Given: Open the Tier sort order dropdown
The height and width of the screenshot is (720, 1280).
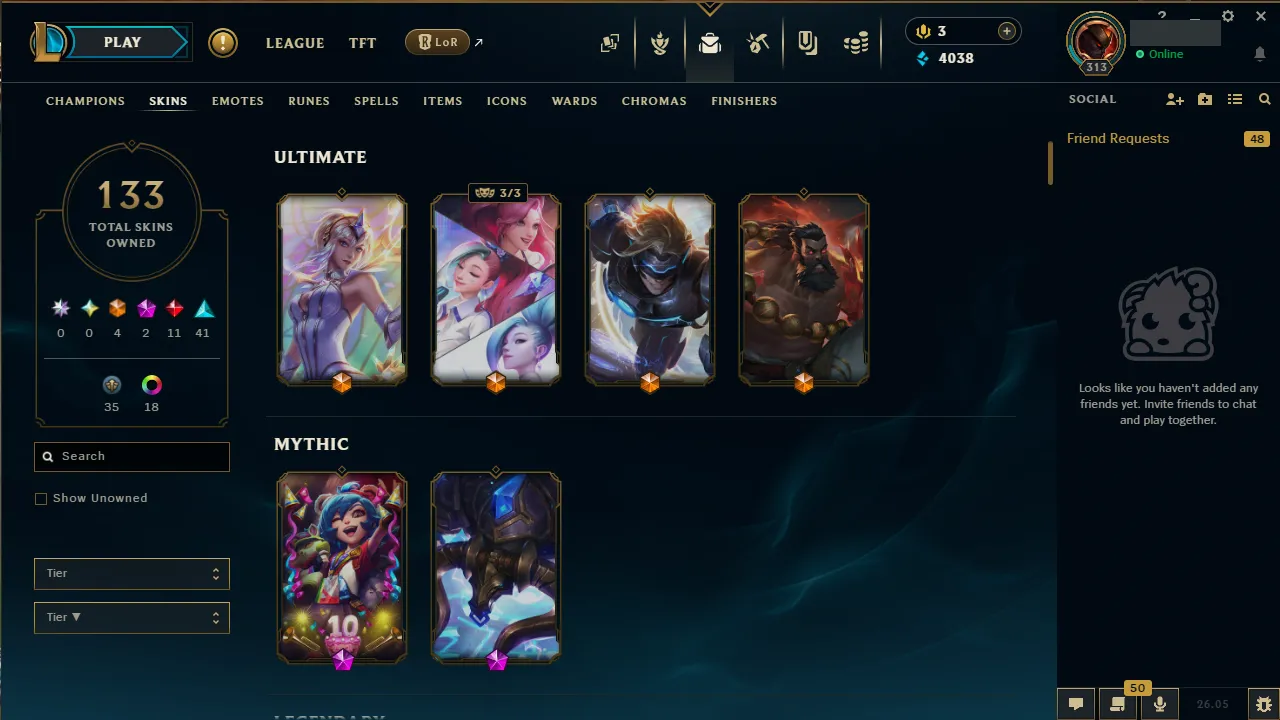Looking at the screenshot, I should (x=131, y=617).
